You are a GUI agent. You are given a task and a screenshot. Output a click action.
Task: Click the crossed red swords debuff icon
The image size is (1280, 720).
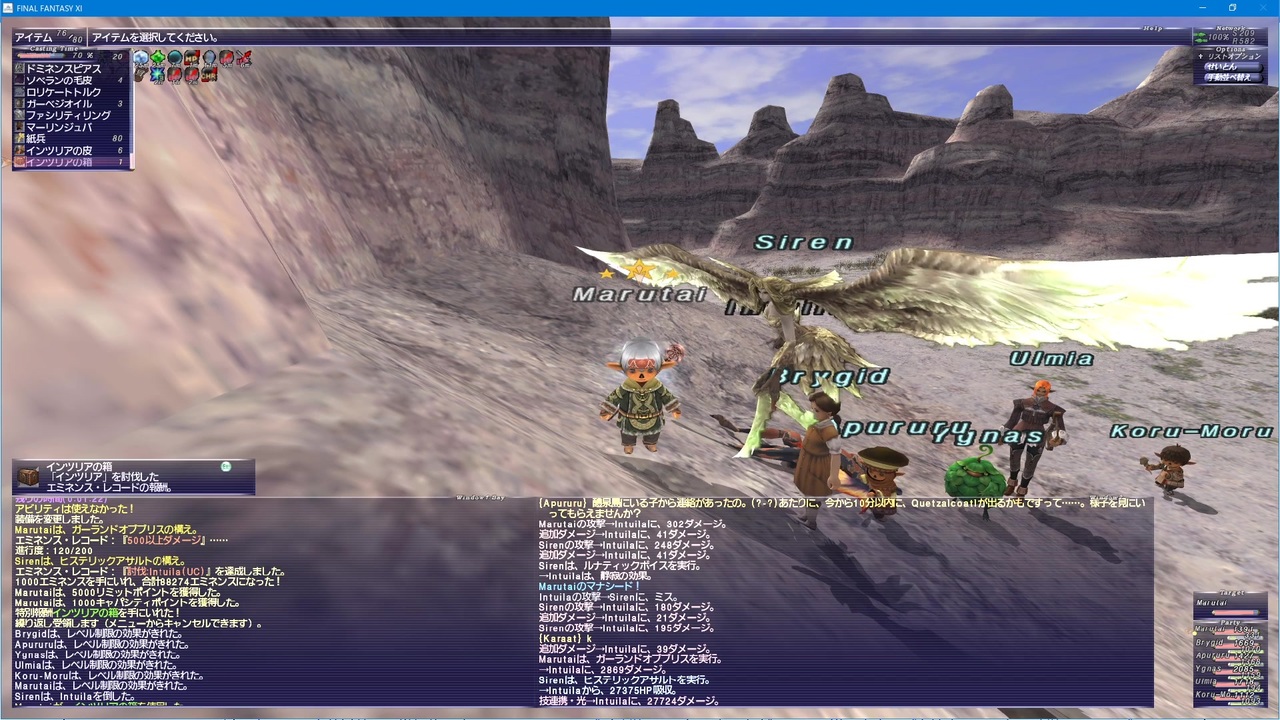coord(244,56)
